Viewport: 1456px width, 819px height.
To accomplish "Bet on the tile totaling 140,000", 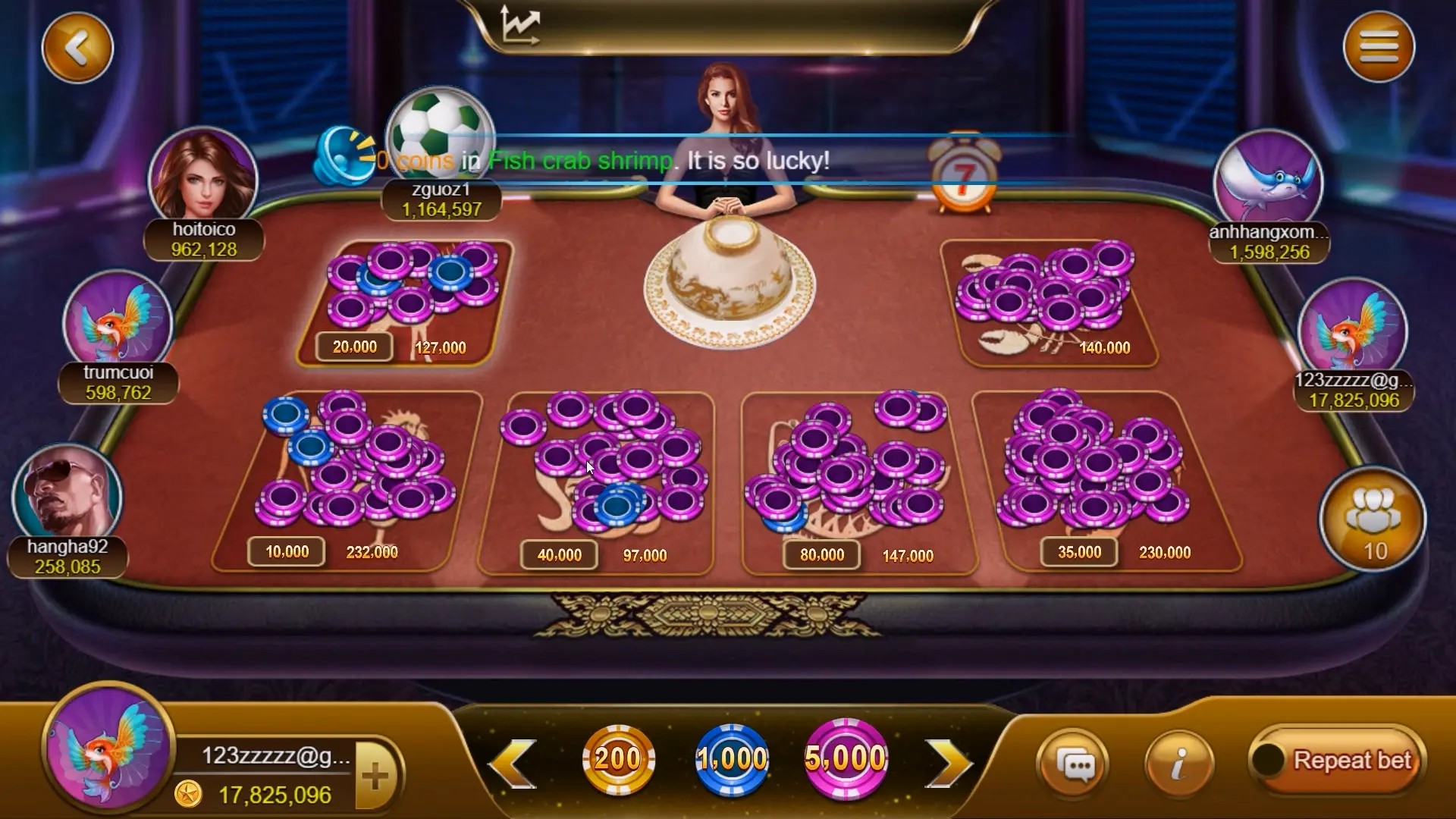I will [1050, 303].
